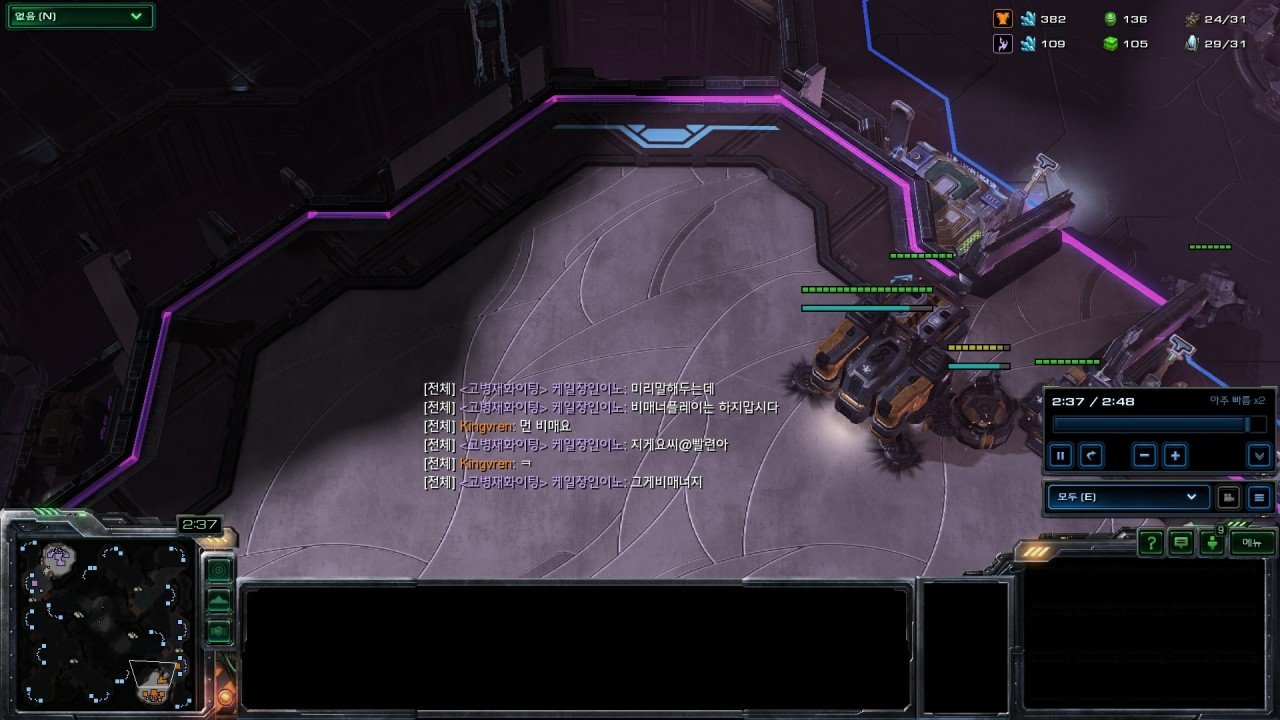Screen dimensions: 1280x720
Task: Open the 메뉴 game menu
Action: [1252, 543]
